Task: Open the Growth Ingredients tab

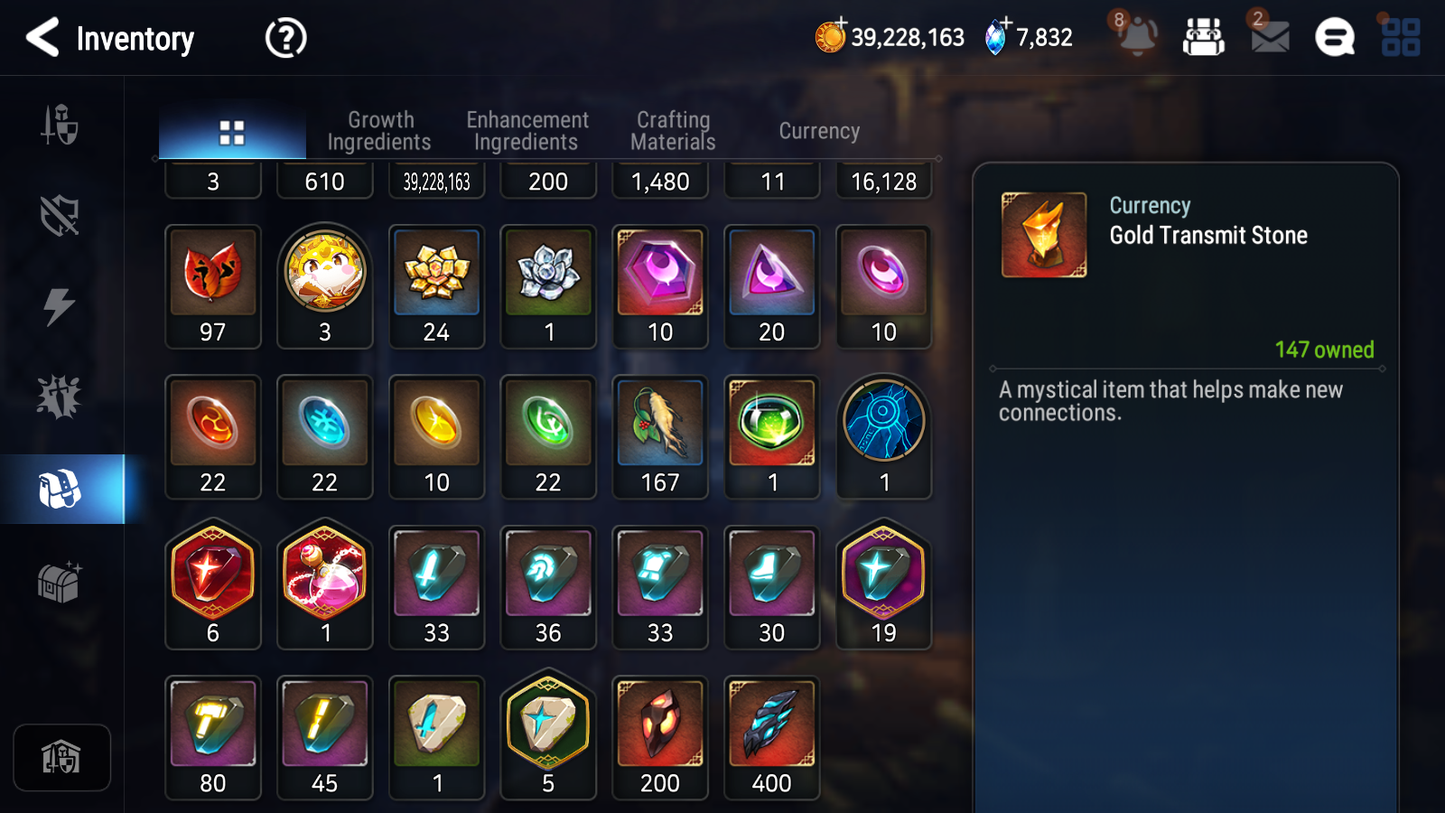Action: click(x=380, y=131)
